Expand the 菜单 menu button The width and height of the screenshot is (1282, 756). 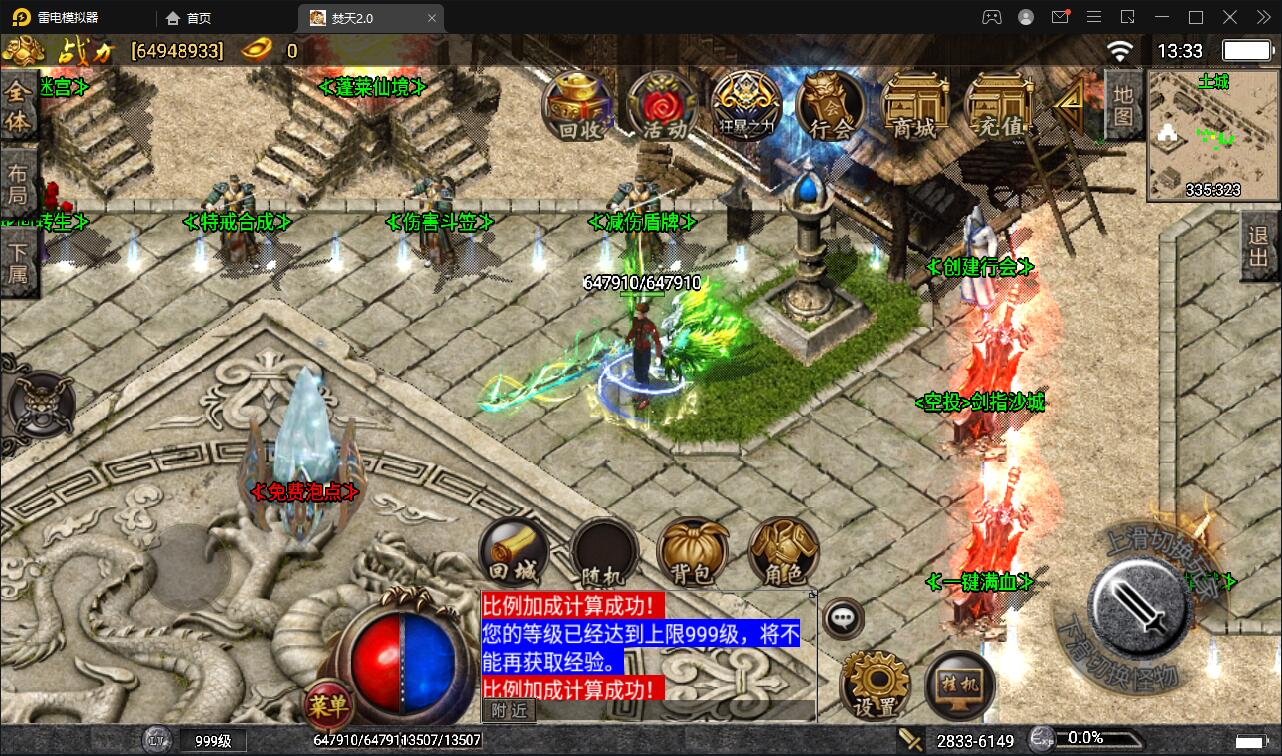[330, 705]
